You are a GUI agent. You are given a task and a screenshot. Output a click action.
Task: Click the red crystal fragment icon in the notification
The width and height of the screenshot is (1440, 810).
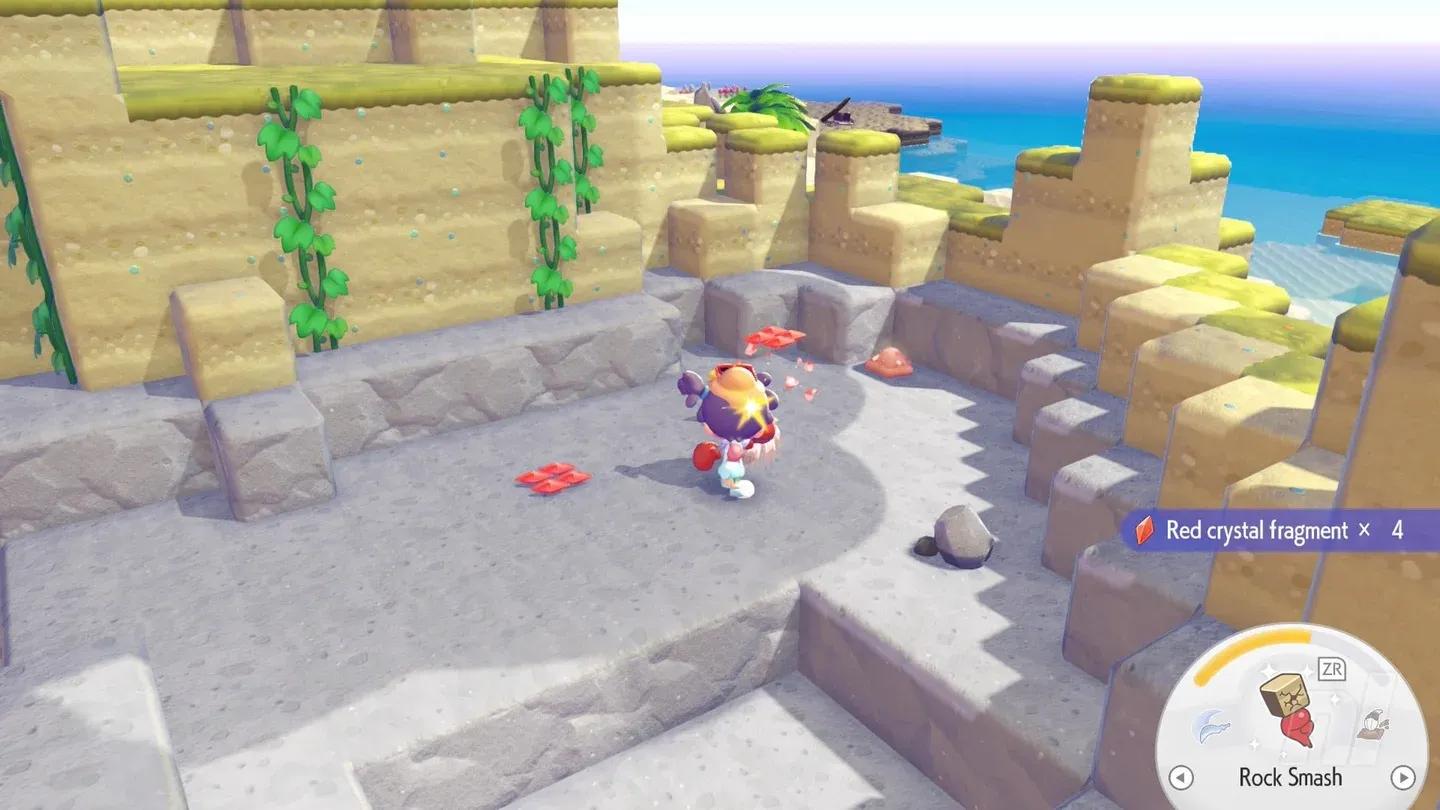point(1143,531)
